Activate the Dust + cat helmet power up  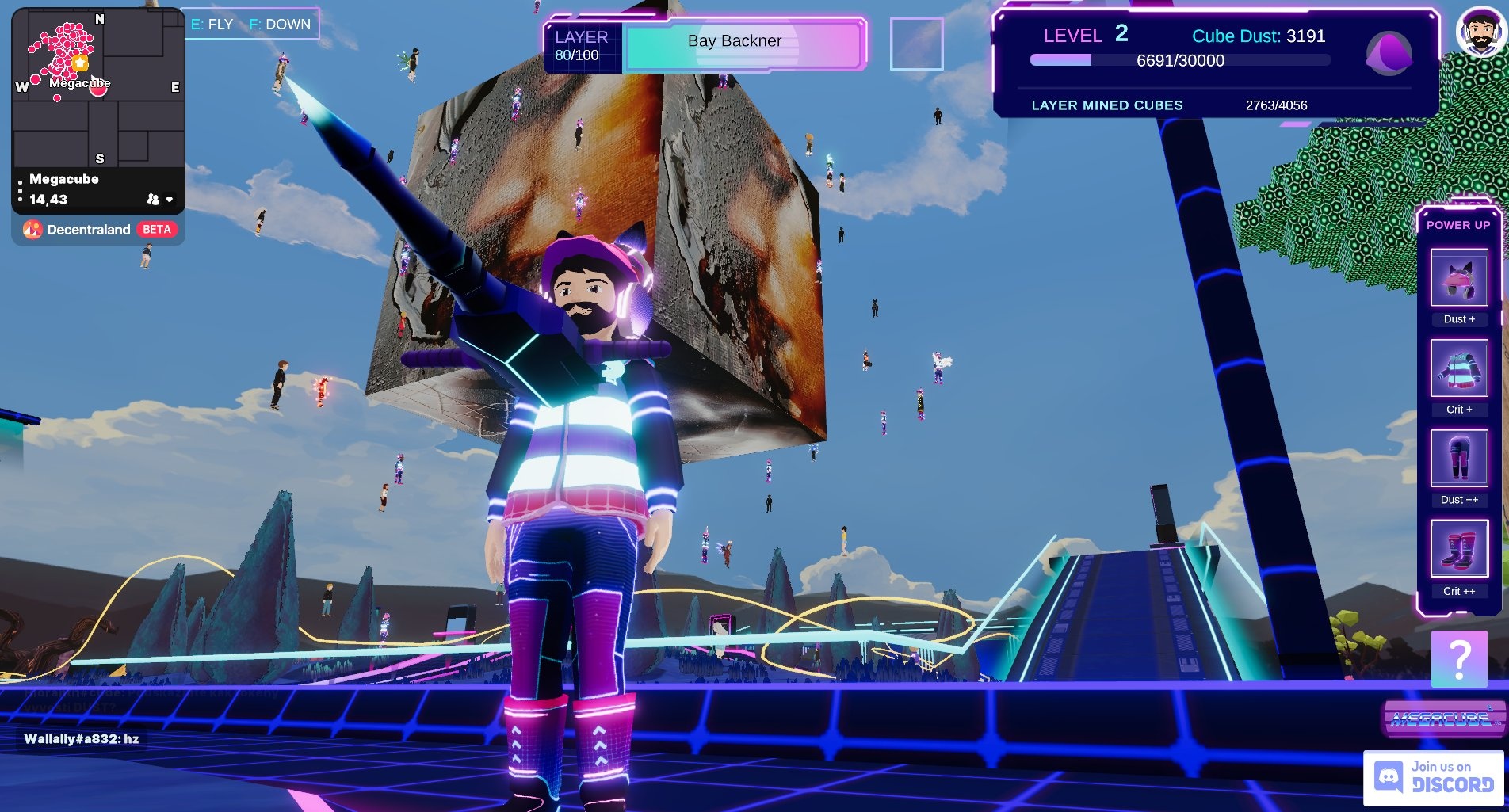point(1458,278)
